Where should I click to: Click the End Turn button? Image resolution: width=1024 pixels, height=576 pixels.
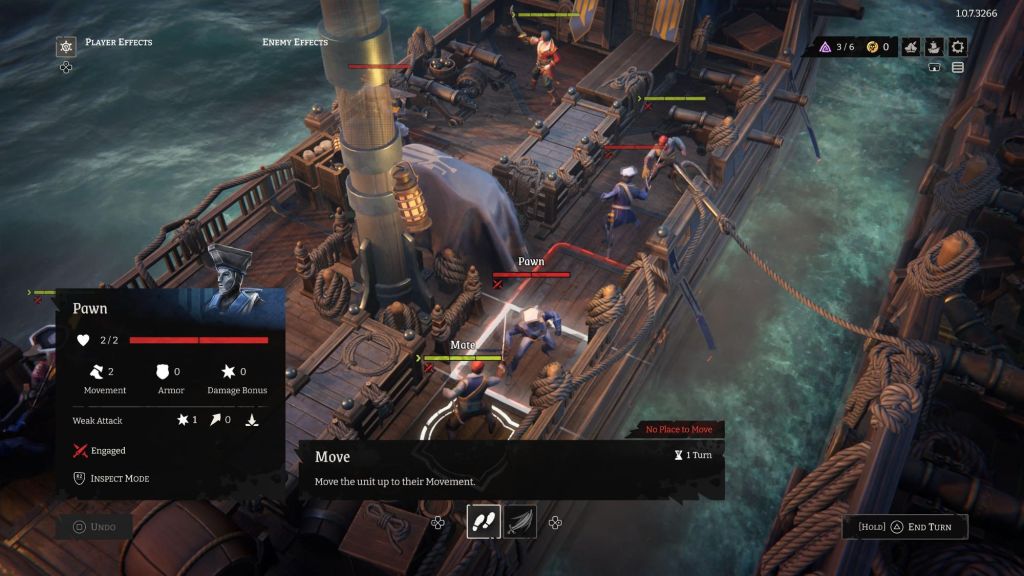click(x=906, y=527)
